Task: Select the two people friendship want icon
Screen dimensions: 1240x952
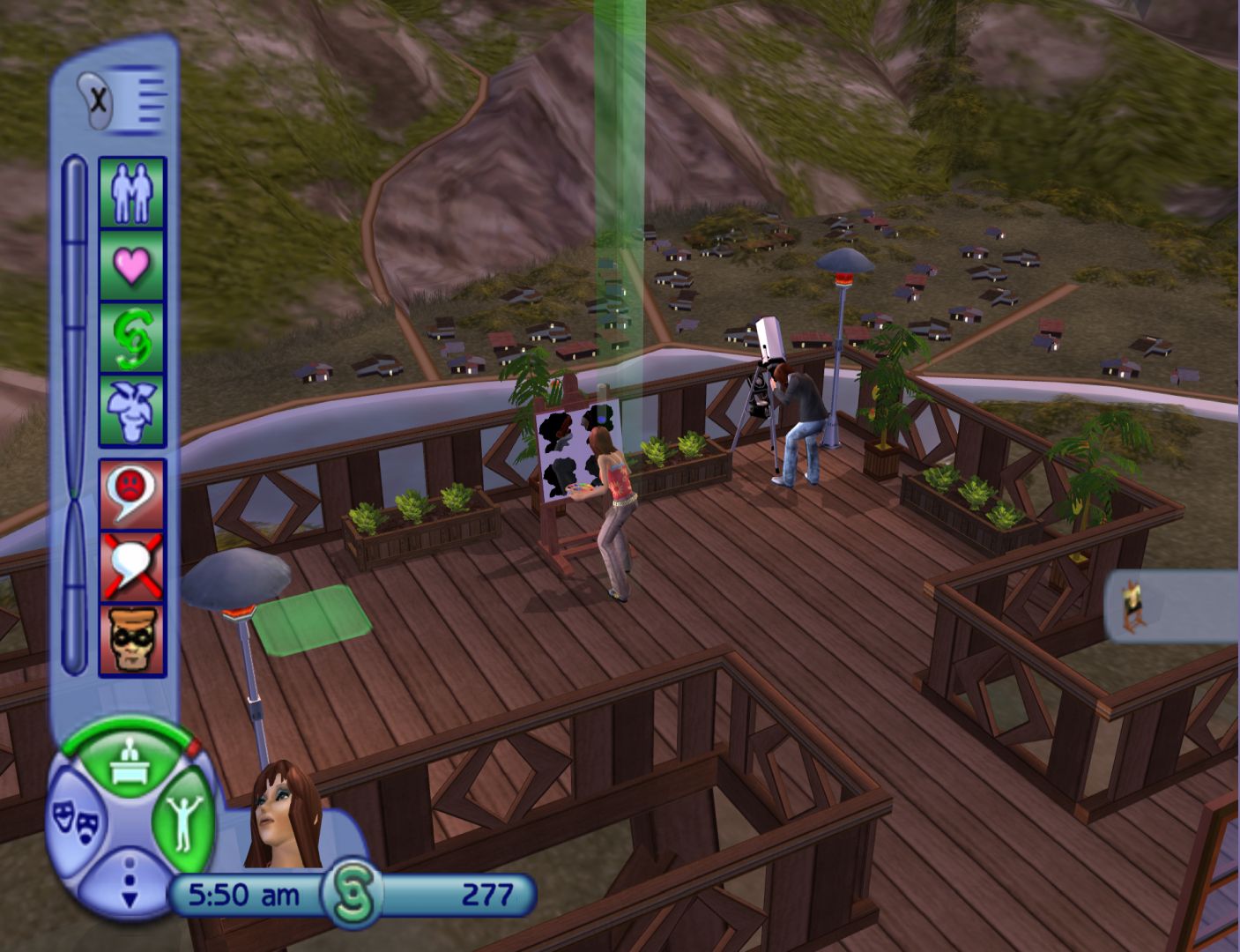Action: pyautogui.click(x=132, y=192)
